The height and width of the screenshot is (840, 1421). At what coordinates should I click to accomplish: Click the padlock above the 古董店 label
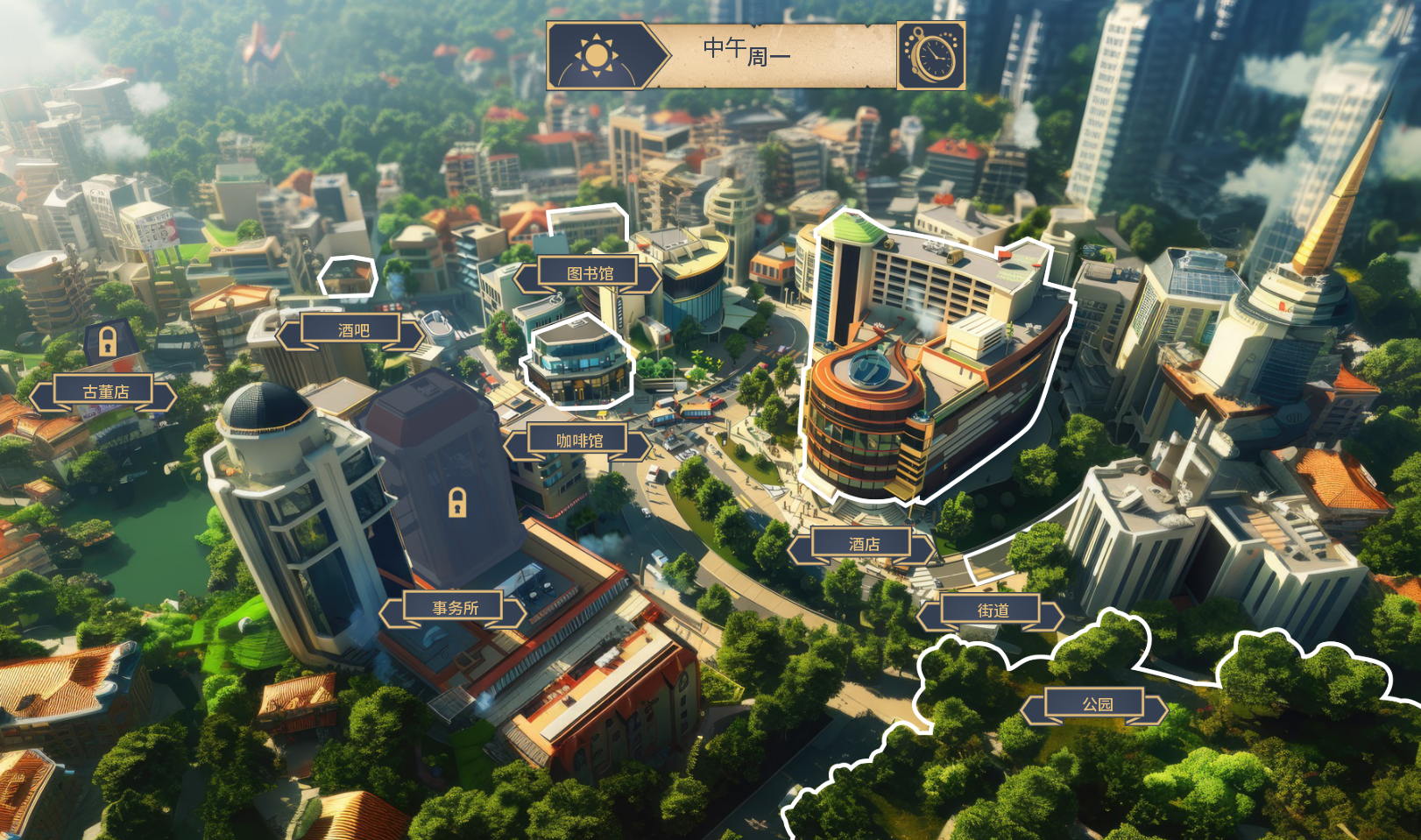point(107,341)
